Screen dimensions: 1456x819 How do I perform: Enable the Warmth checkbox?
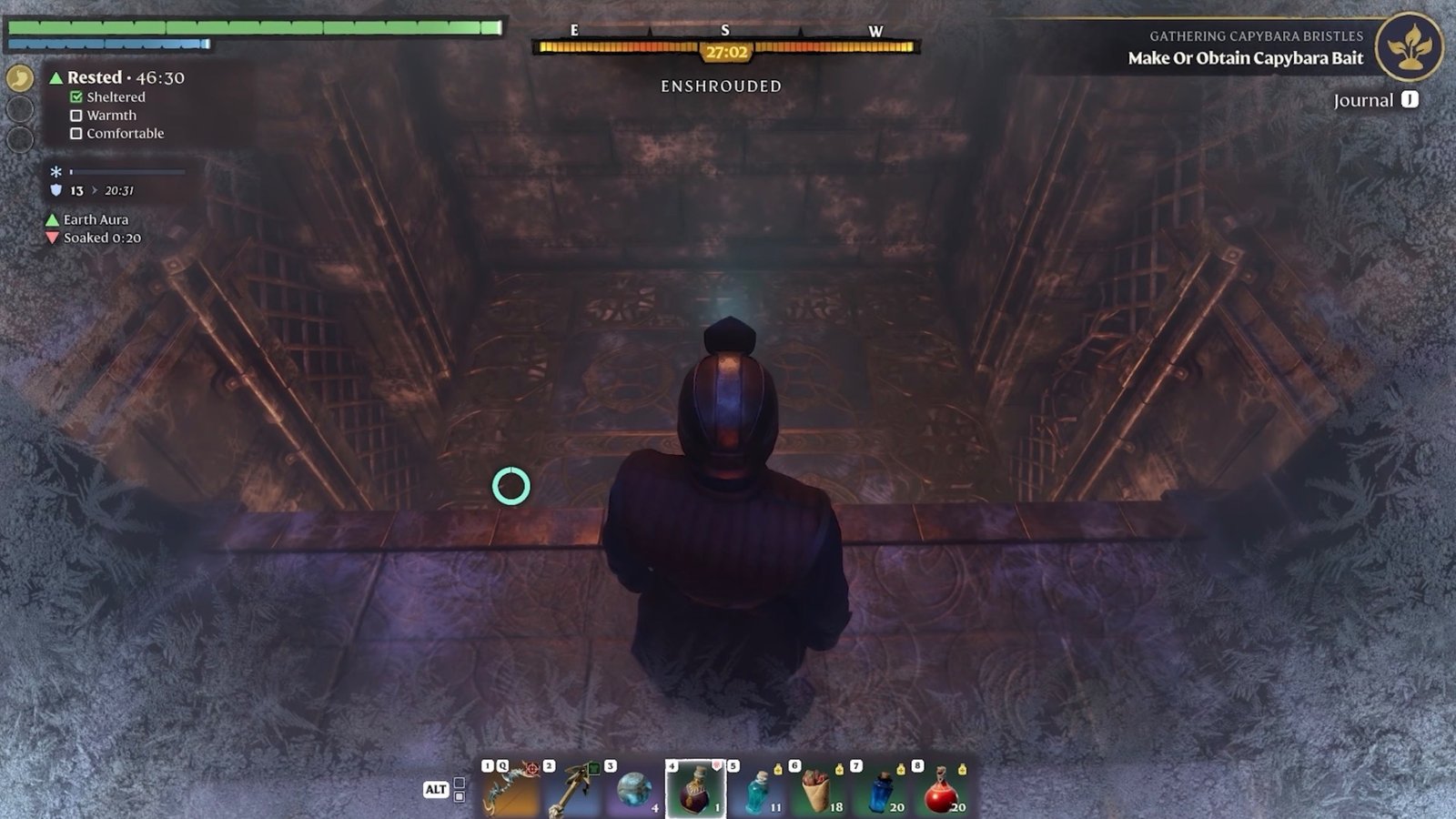[76, 115]
